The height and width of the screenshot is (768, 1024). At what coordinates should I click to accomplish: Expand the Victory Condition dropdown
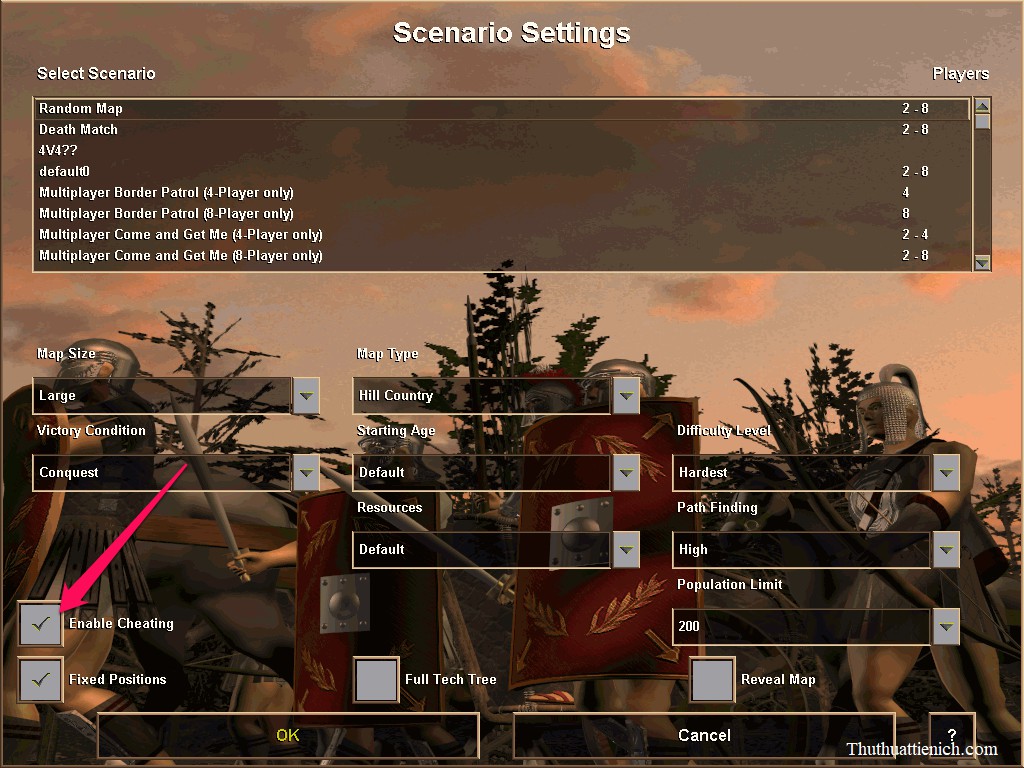pyautogui.click(x=306, y=473)
